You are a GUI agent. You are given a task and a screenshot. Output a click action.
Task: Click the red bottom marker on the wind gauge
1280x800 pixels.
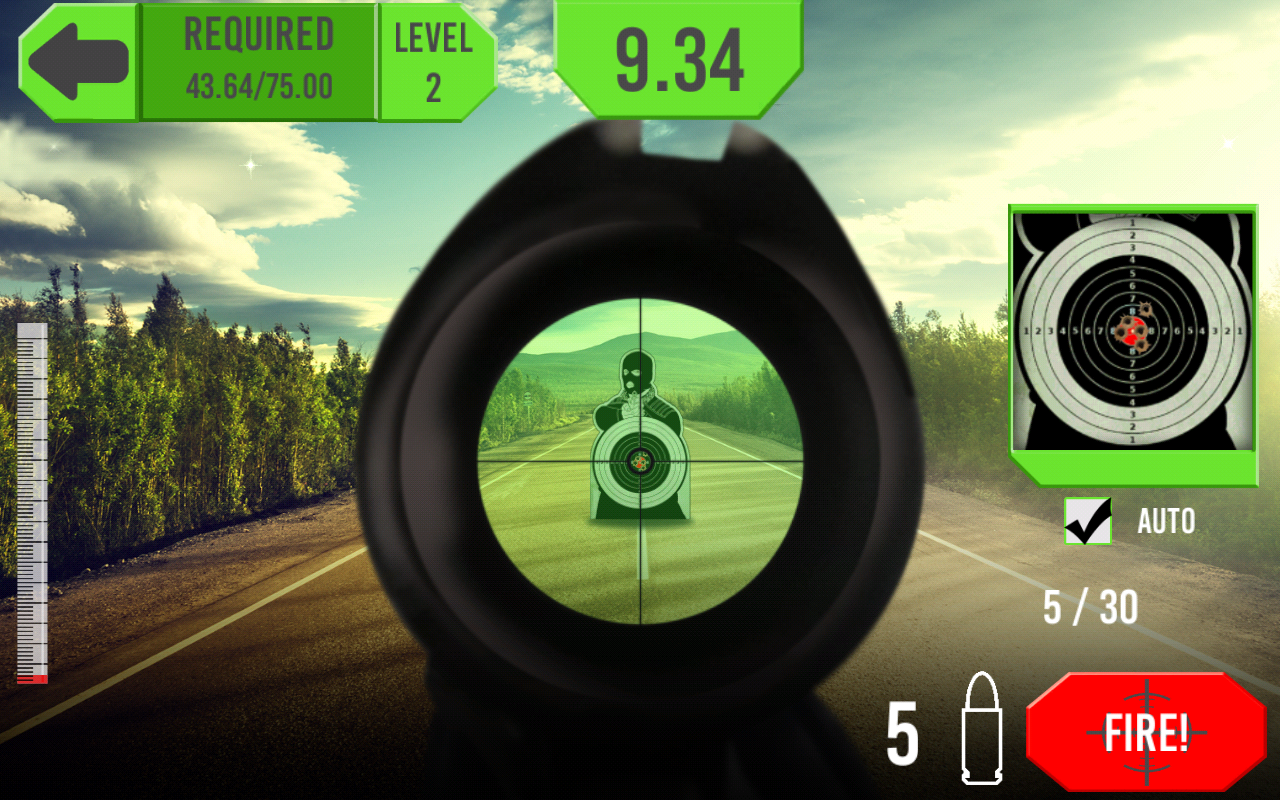pyautogui.click(x=33, y=680)
